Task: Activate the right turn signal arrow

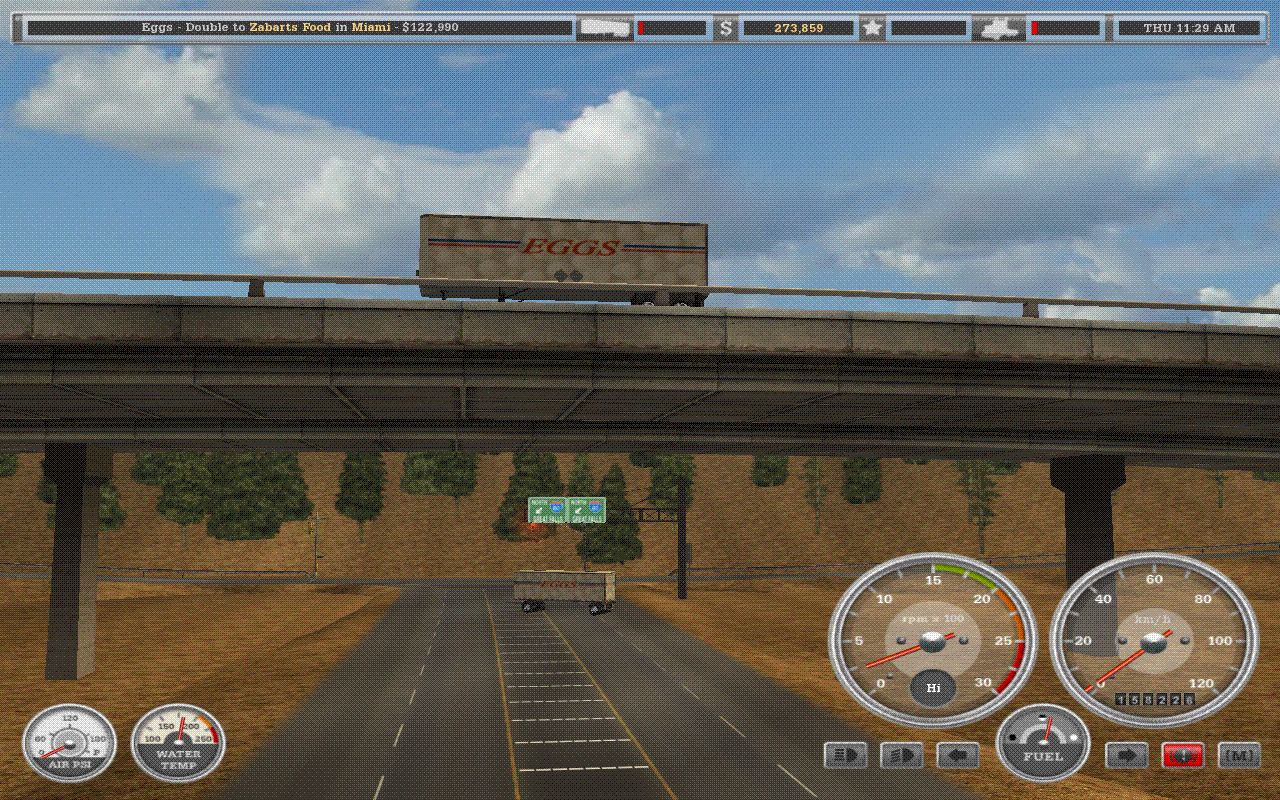Action: 1125,756
